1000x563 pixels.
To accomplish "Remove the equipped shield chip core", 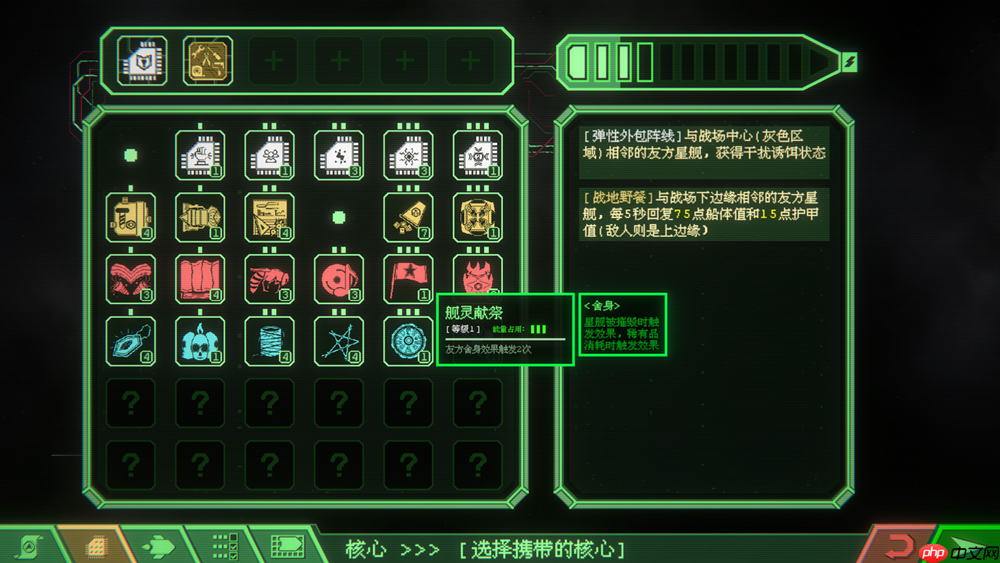I will 141,61.
